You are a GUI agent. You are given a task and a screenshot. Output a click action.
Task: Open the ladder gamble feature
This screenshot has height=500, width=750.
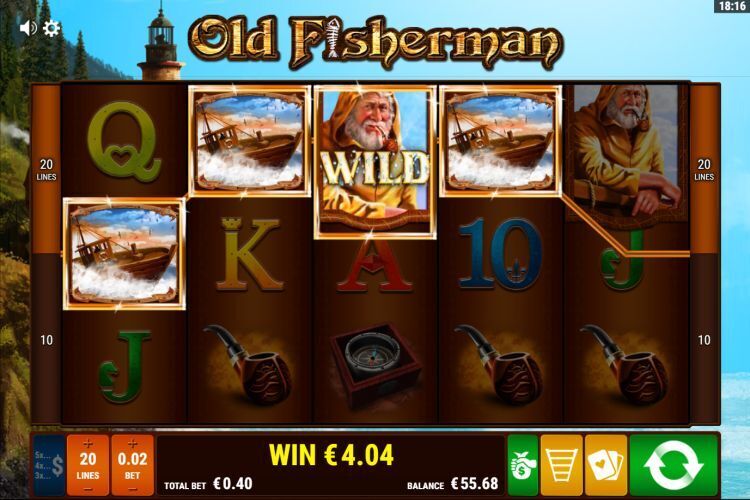click(x=561, y=465)
